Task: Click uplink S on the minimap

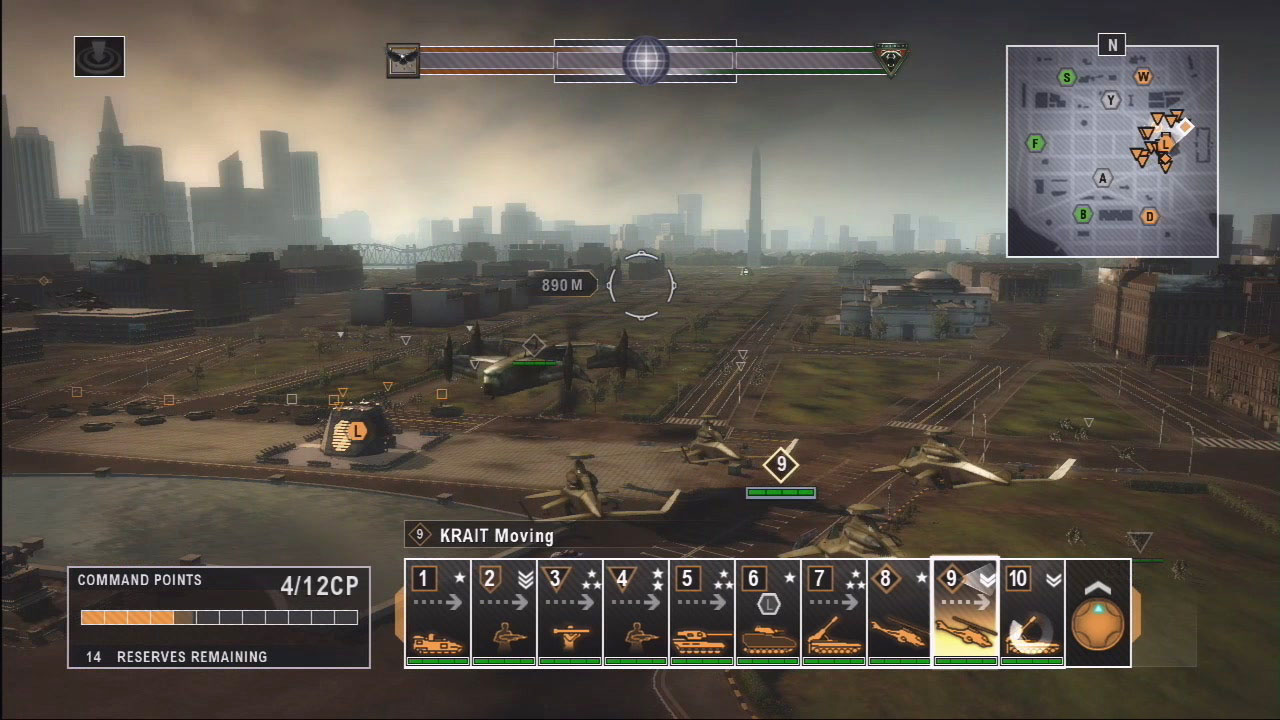Action: point(1067,77)
